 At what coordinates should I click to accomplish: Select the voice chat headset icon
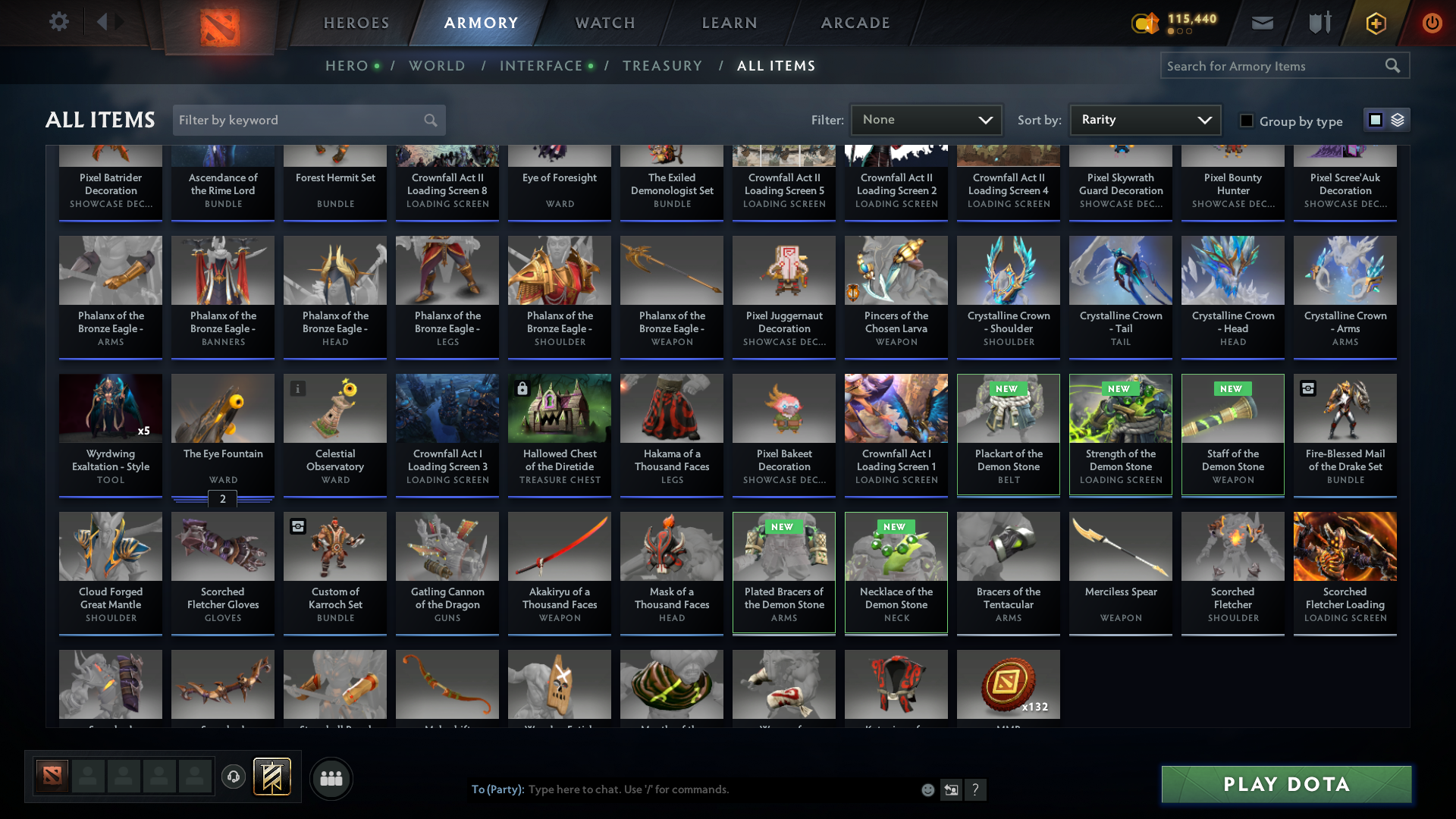click(x=233, y=777)
